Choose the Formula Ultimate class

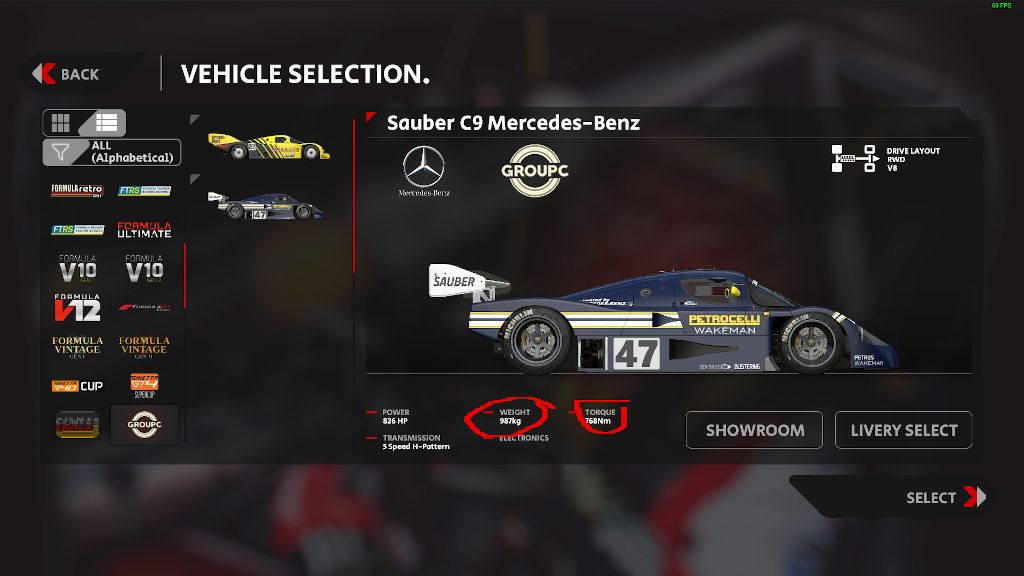pyautogui.click(x=144, y=229)
